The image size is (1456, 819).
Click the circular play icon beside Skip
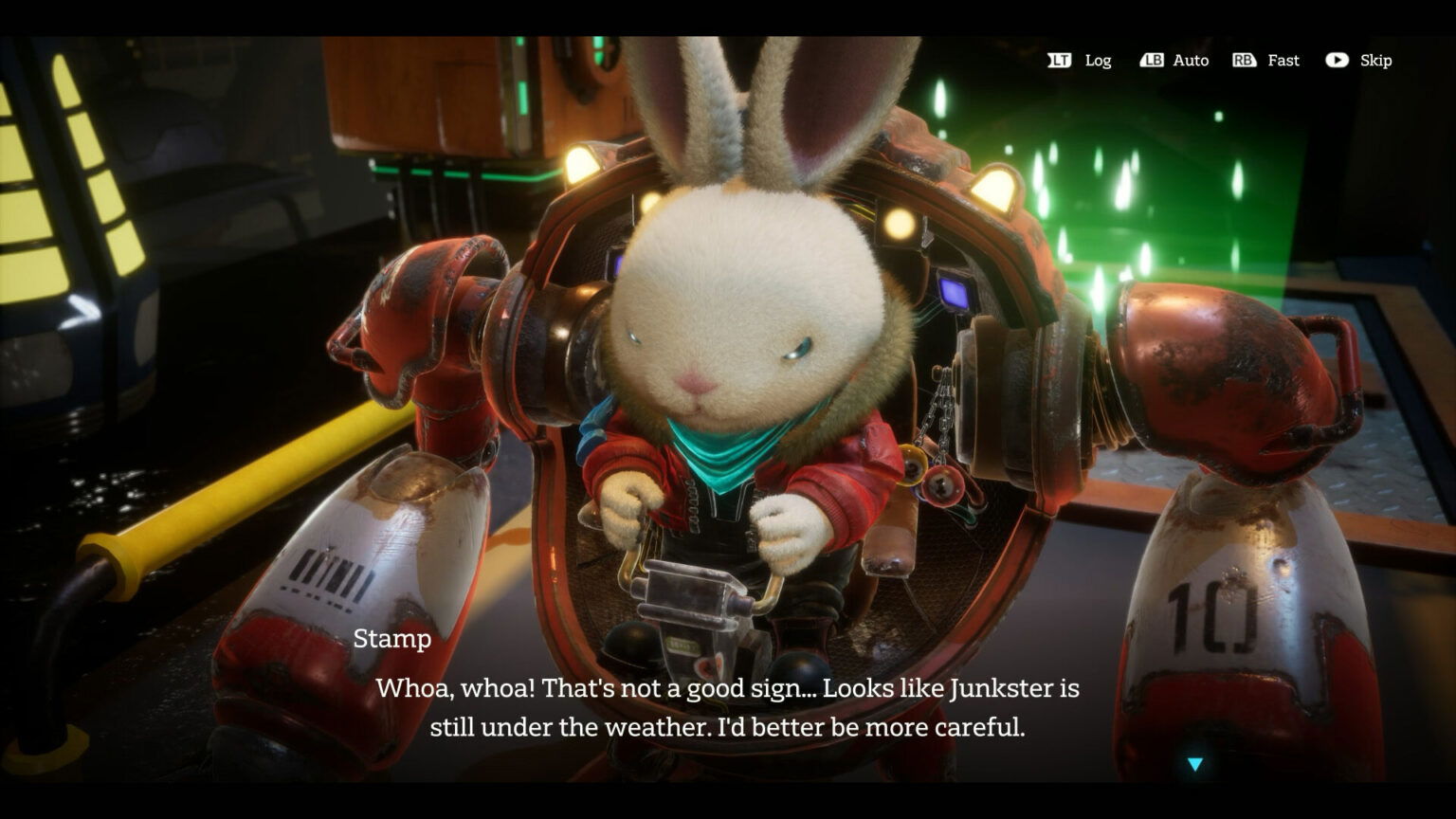(x=1337, y=60)
